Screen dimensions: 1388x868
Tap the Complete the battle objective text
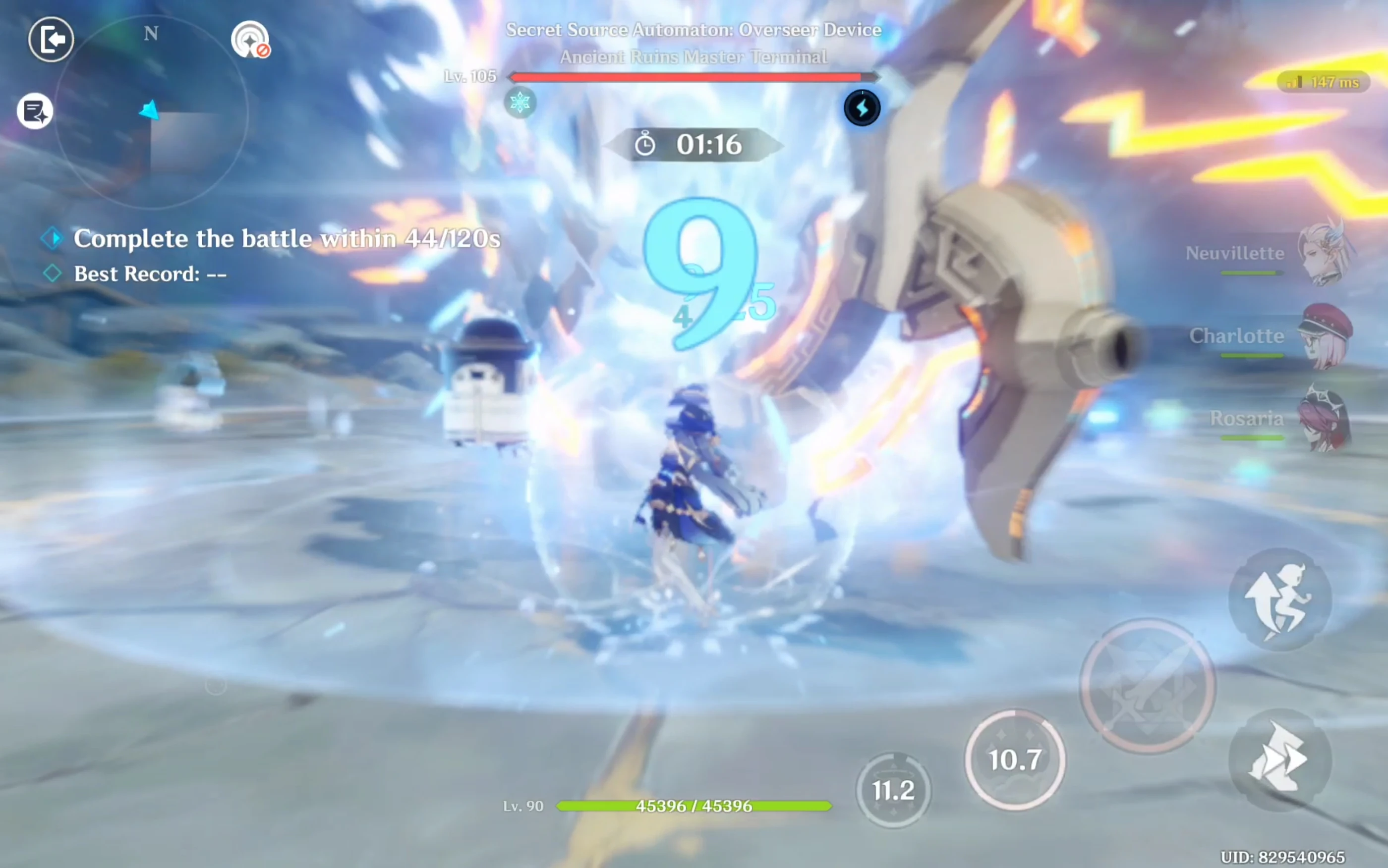pos(286,238)
